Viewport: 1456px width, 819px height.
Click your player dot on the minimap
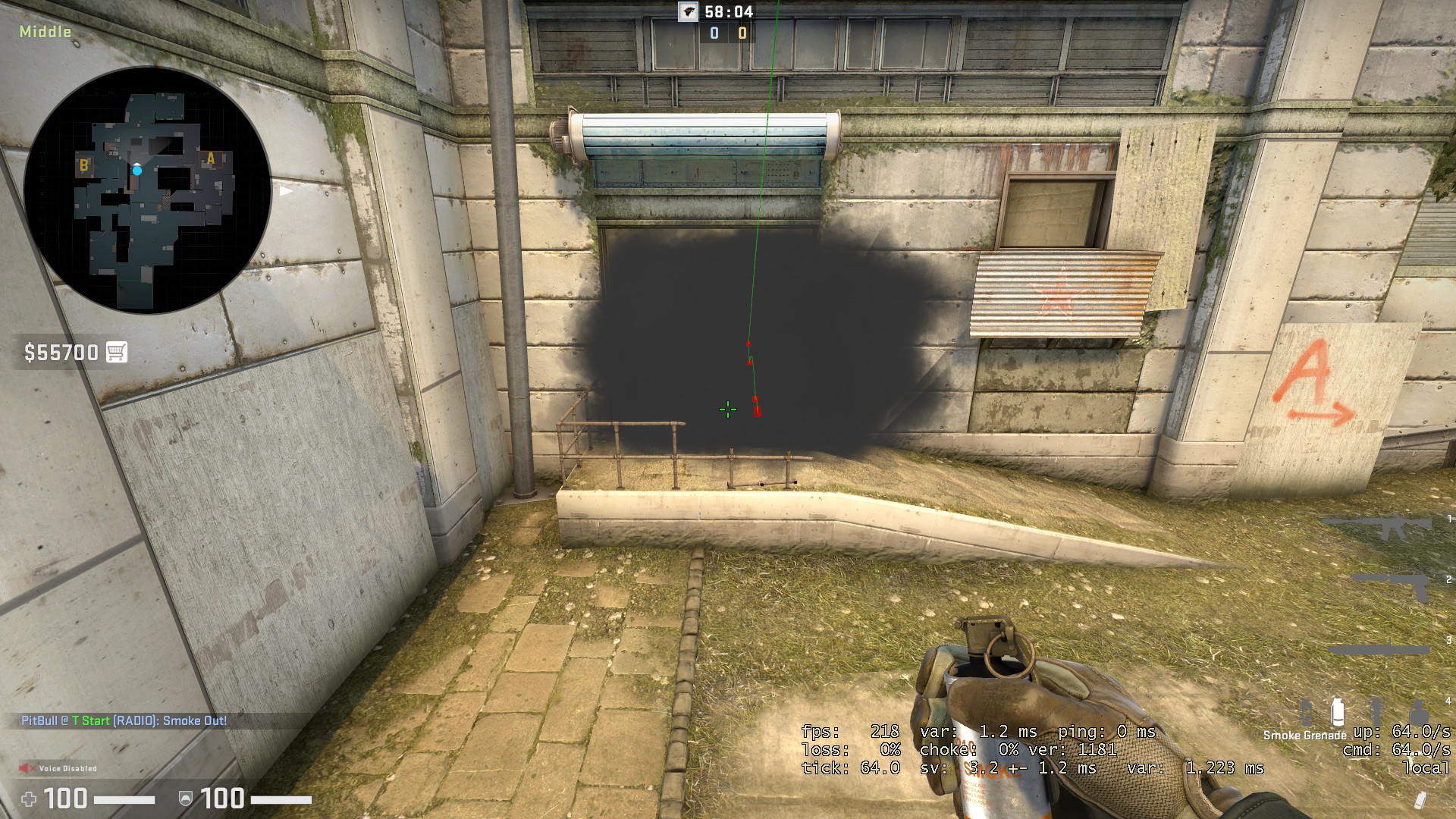(137, 172)
